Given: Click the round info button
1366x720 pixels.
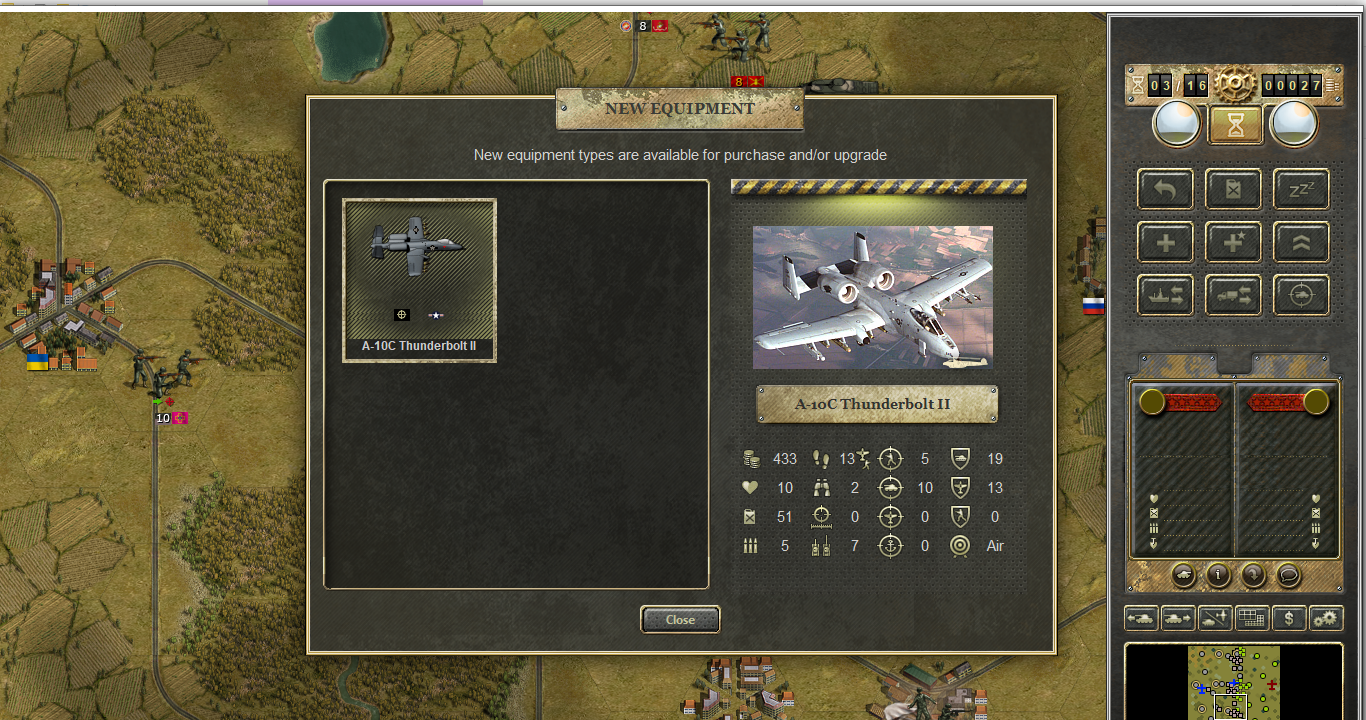Looking at the screenshot, I should [1218, 575].
